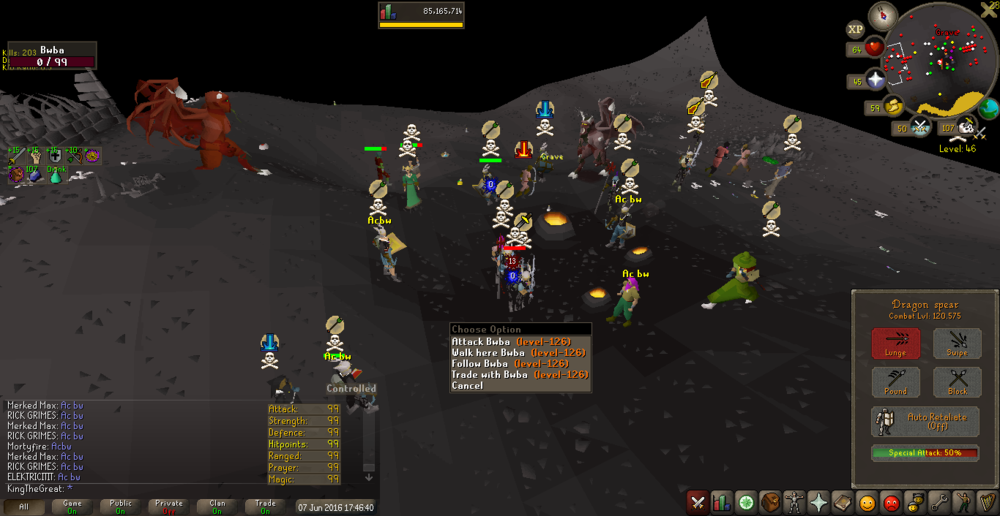Activate the Special Attack bar
The height and width of the screenshot is (516, 1000).
pos(925,453)
